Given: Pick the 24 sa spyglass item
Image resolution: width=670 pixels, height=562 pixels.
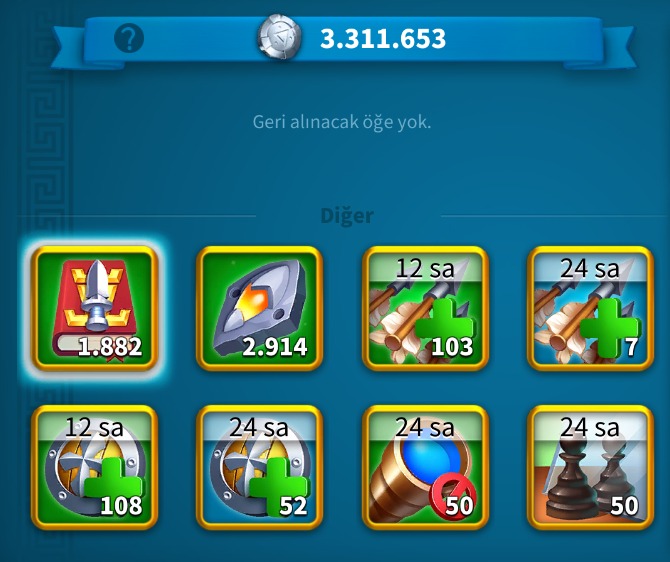Looking at the screenshot, I should (425, 467).
